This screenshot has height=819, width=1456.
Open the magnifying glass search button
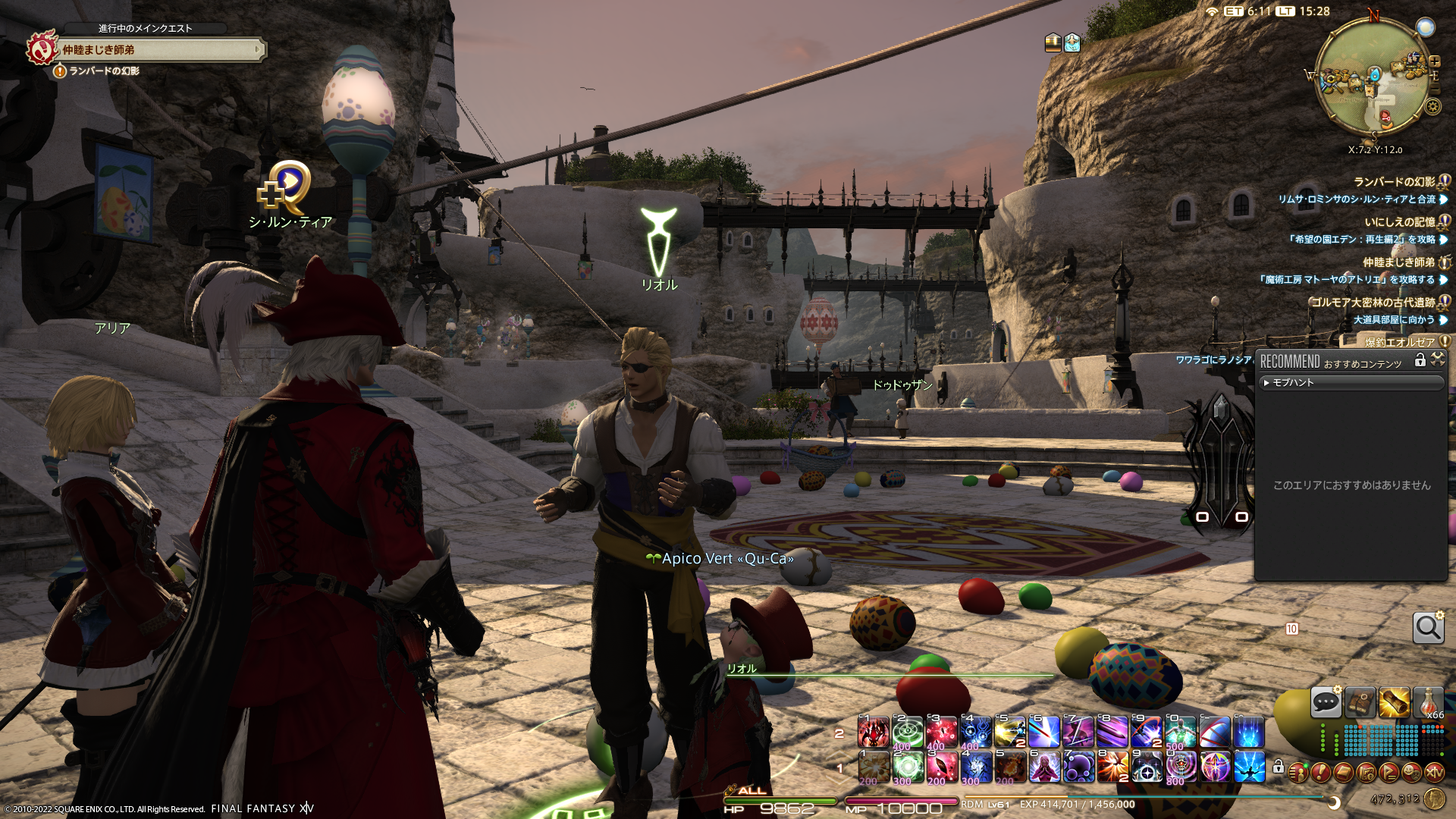click(x=1428, y=628)
